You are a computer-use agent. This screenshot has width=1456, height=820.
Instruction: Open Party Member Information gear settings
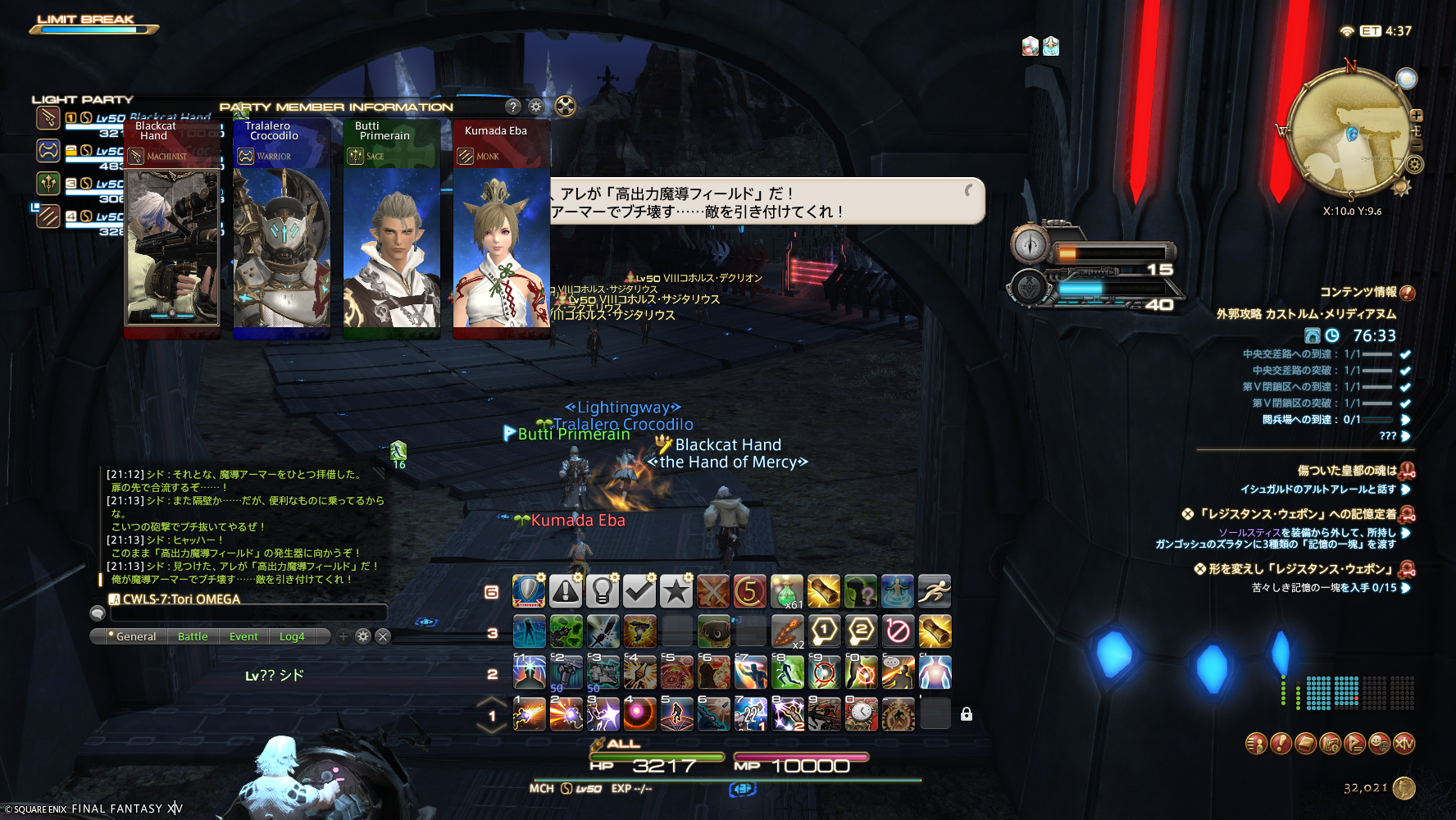[536, 107]
